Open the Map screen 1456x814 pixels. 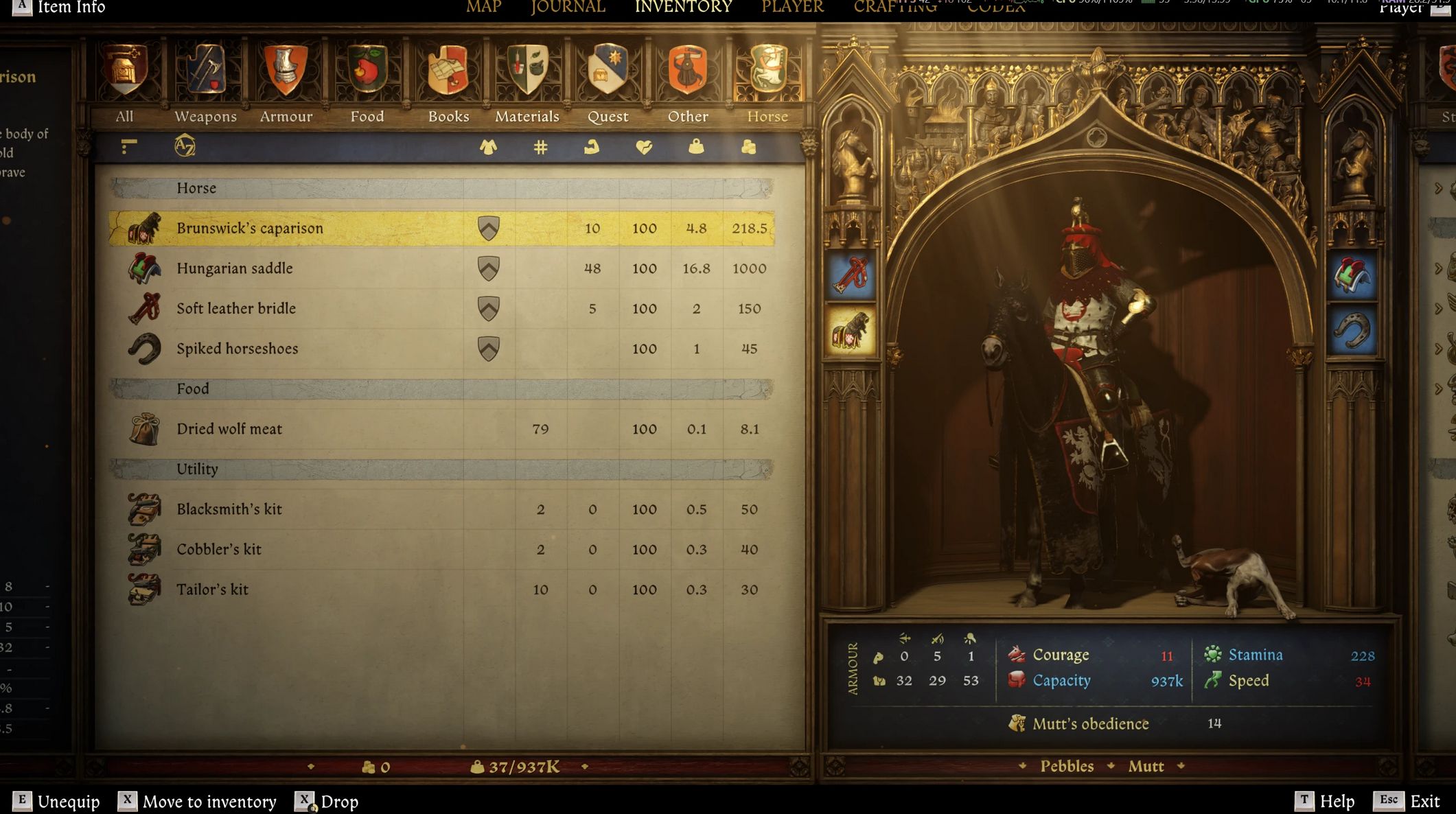click(x=484, y=8)
